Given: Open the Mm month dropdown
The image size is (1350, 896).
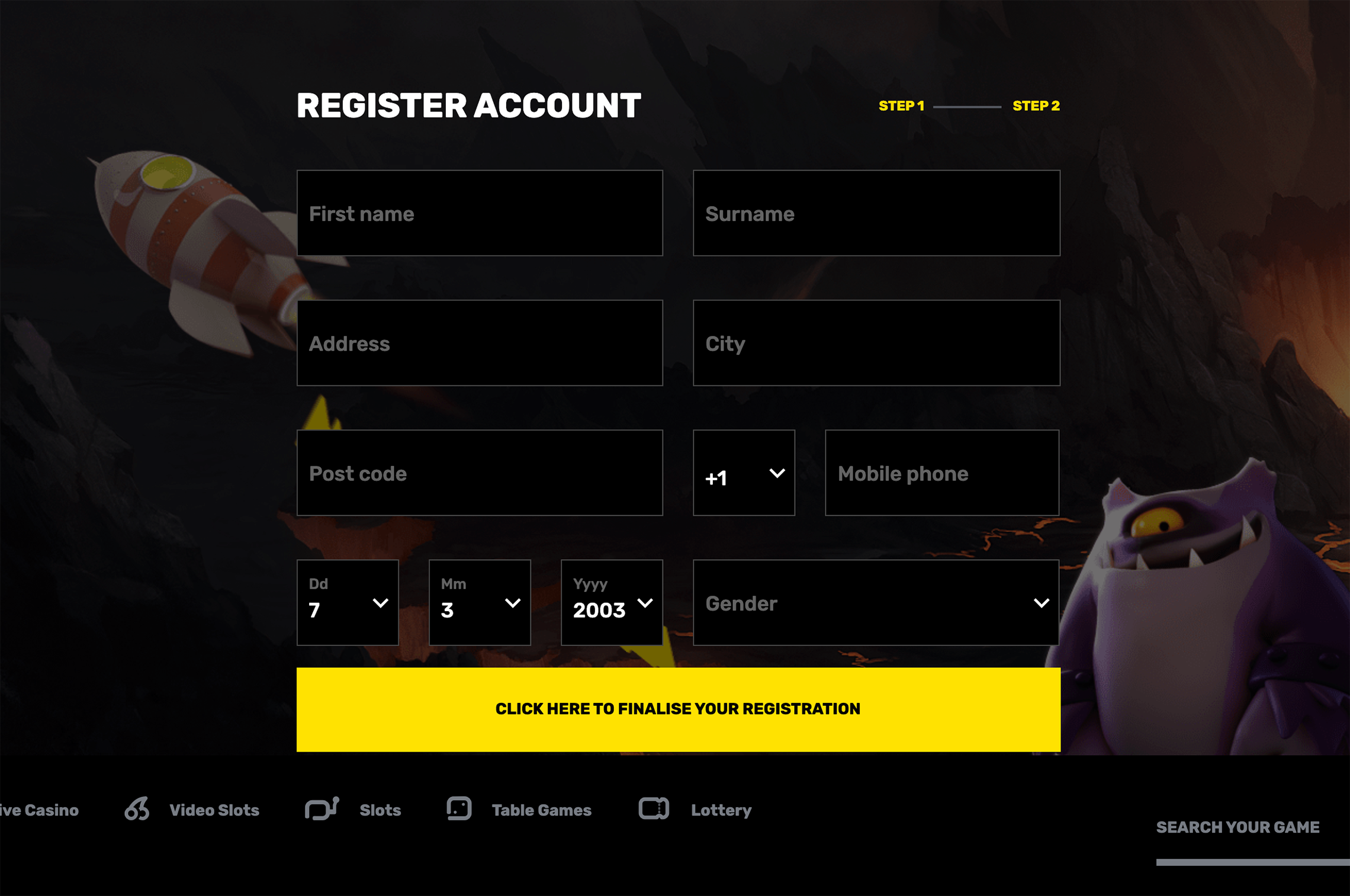Looking at the screenshot, I should click(x=480, y=602).
